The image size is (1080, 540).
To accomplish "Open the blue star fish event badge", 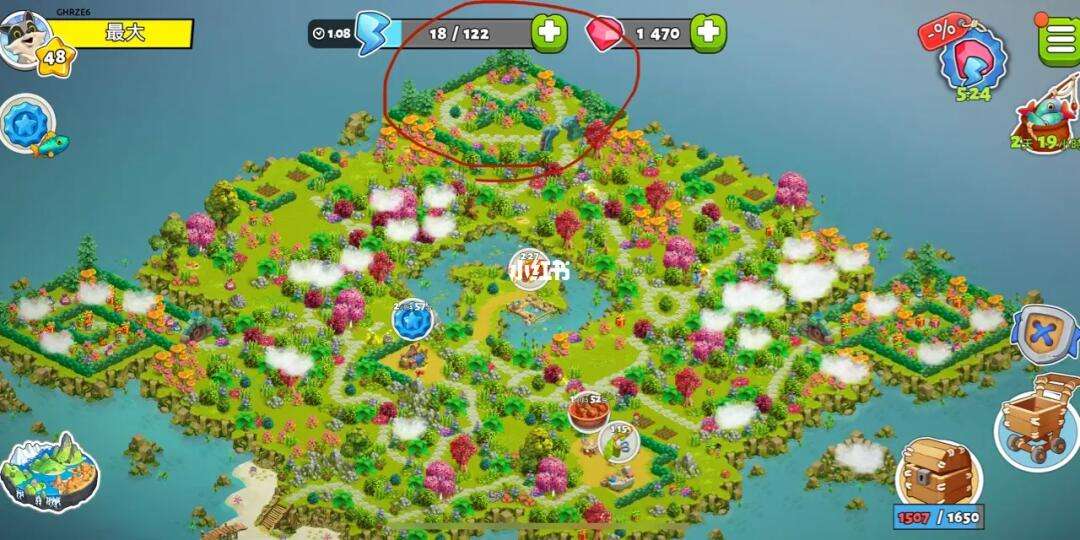I will (x=24, y=126).
